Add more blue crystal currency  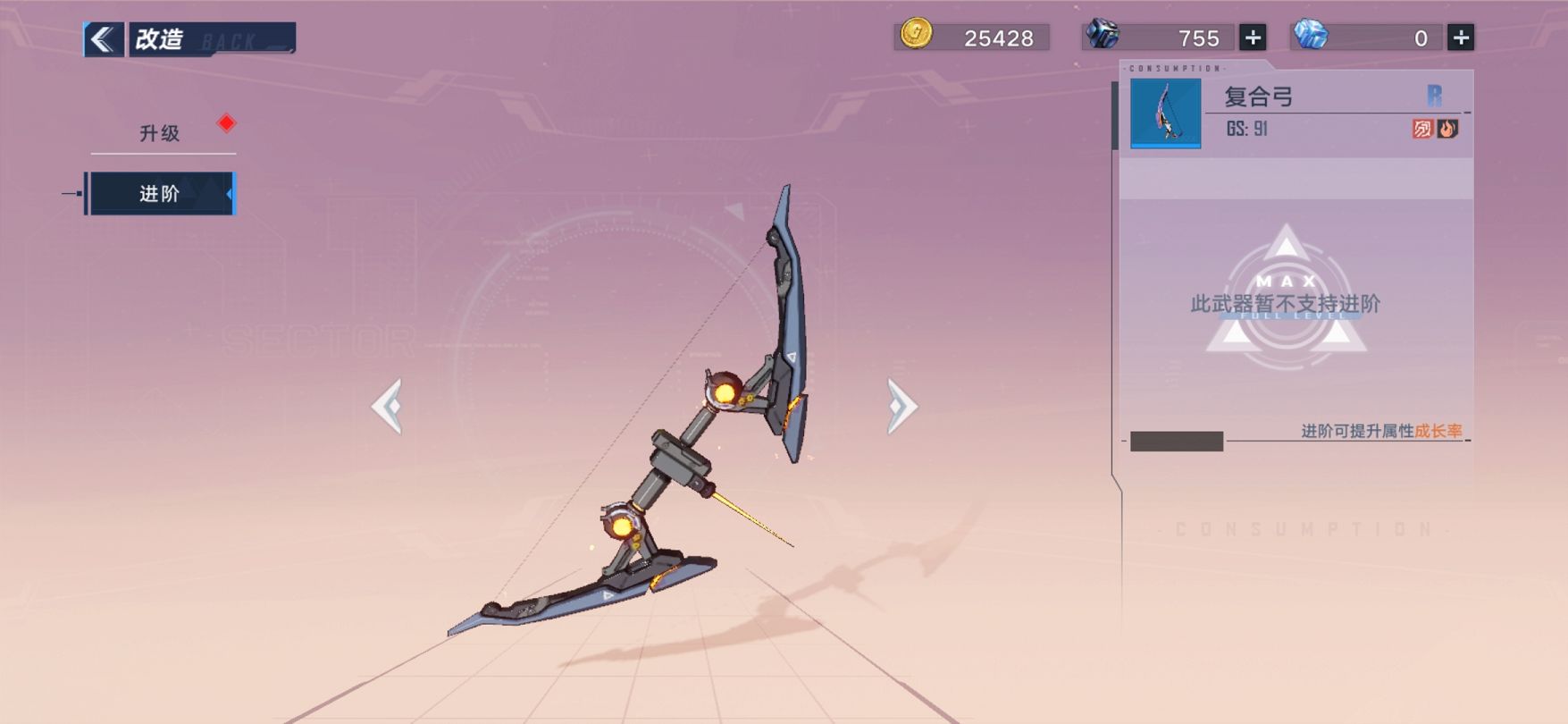(x=1460, y=38)
